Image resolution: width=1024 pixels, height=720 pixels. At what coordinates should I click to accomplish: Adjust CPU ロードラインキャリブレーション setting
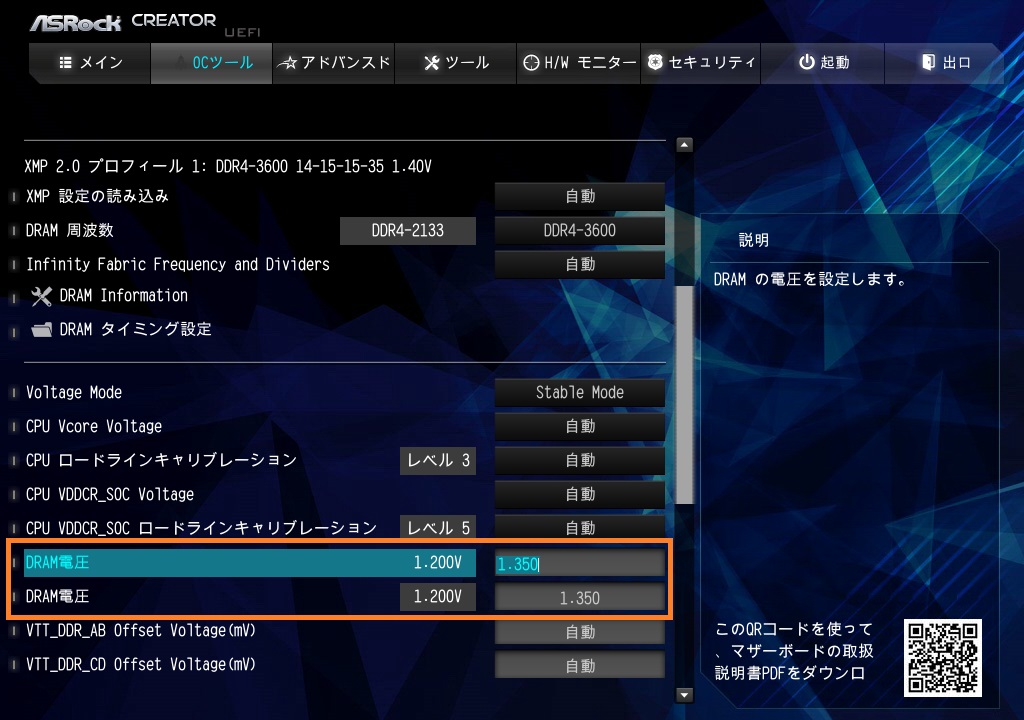[580, 461]
